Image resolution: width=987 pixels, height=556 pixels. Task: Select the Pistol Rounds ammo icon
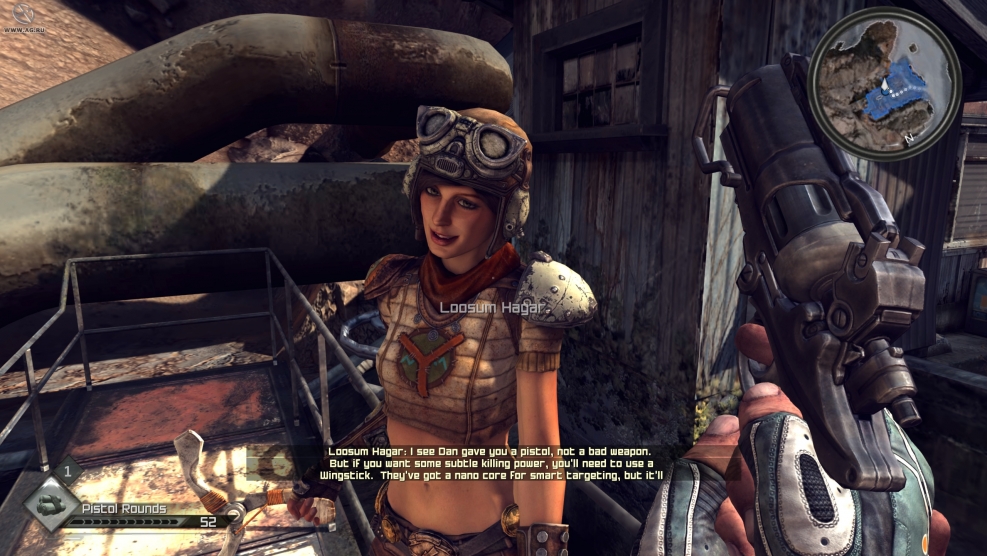pyautogui.click(x=51, y=503)
